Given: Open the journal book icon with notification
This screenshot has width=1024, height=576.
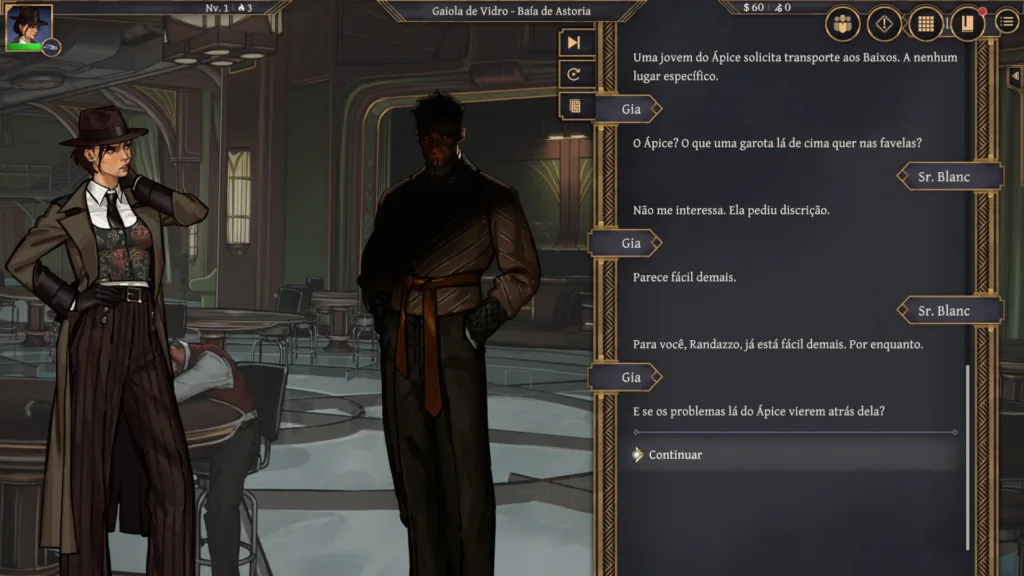Looking at the screenshot, I should point(967,23).
